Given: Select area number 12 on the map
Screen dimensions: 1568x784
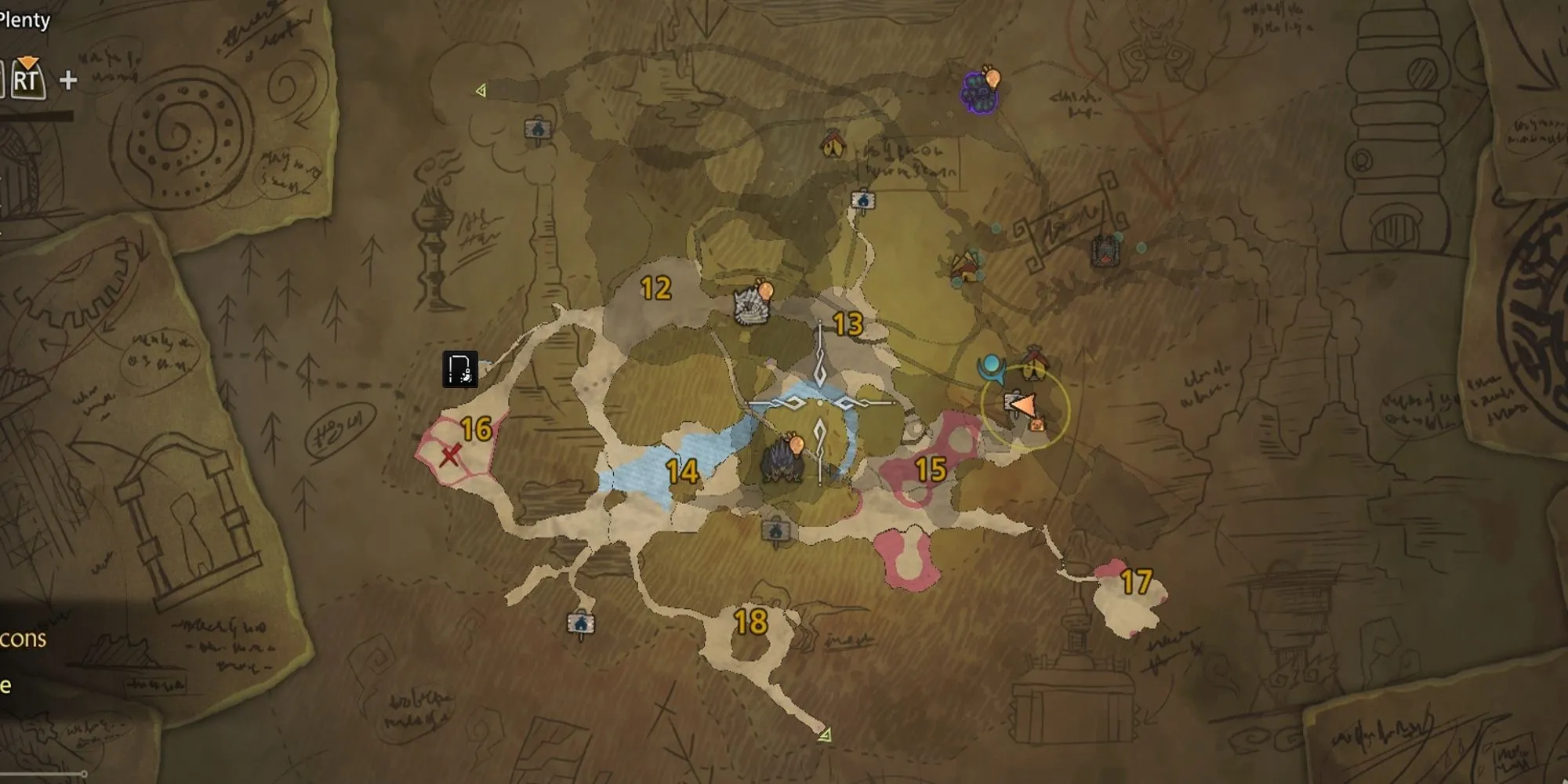Looking at the screenshot, I should tap(655, 289).
